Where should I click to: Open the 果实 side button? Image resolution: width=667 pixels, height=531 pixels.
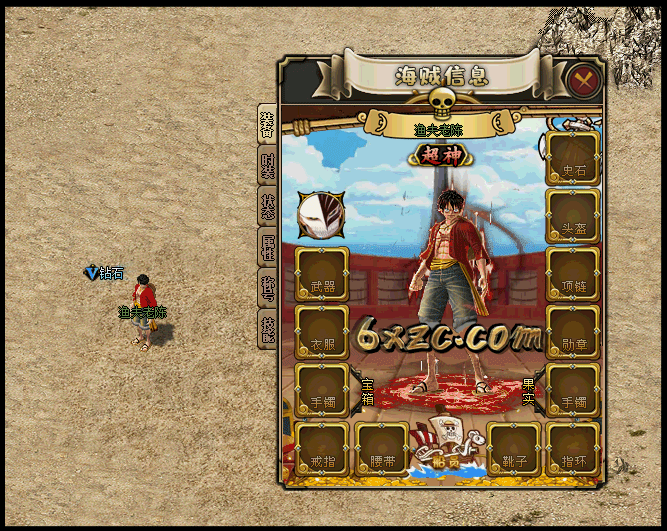coord(529,392)
